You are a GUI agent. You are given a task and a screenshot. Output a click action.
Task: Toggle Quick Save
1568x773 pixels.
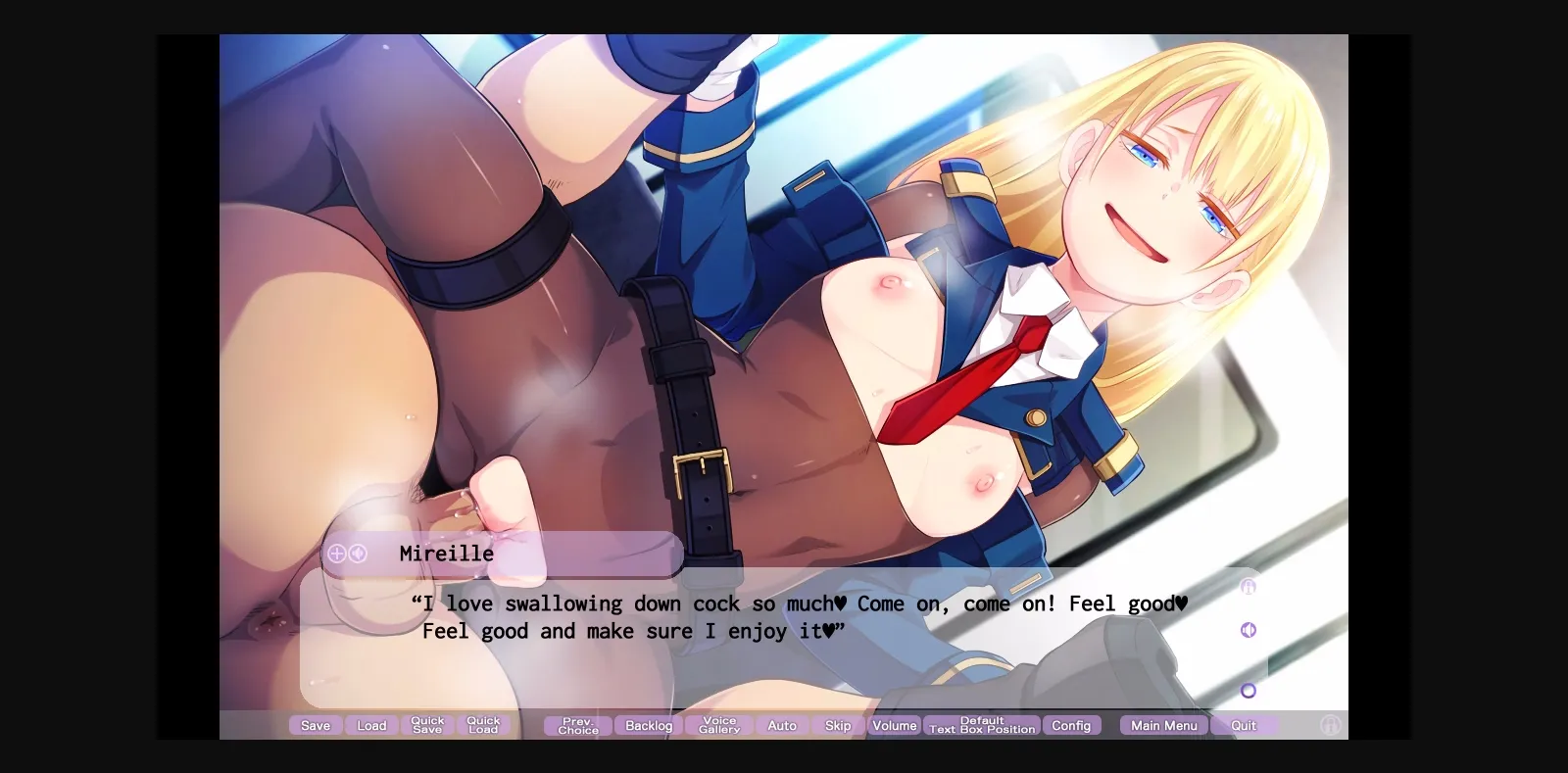[x=427, y=725]
